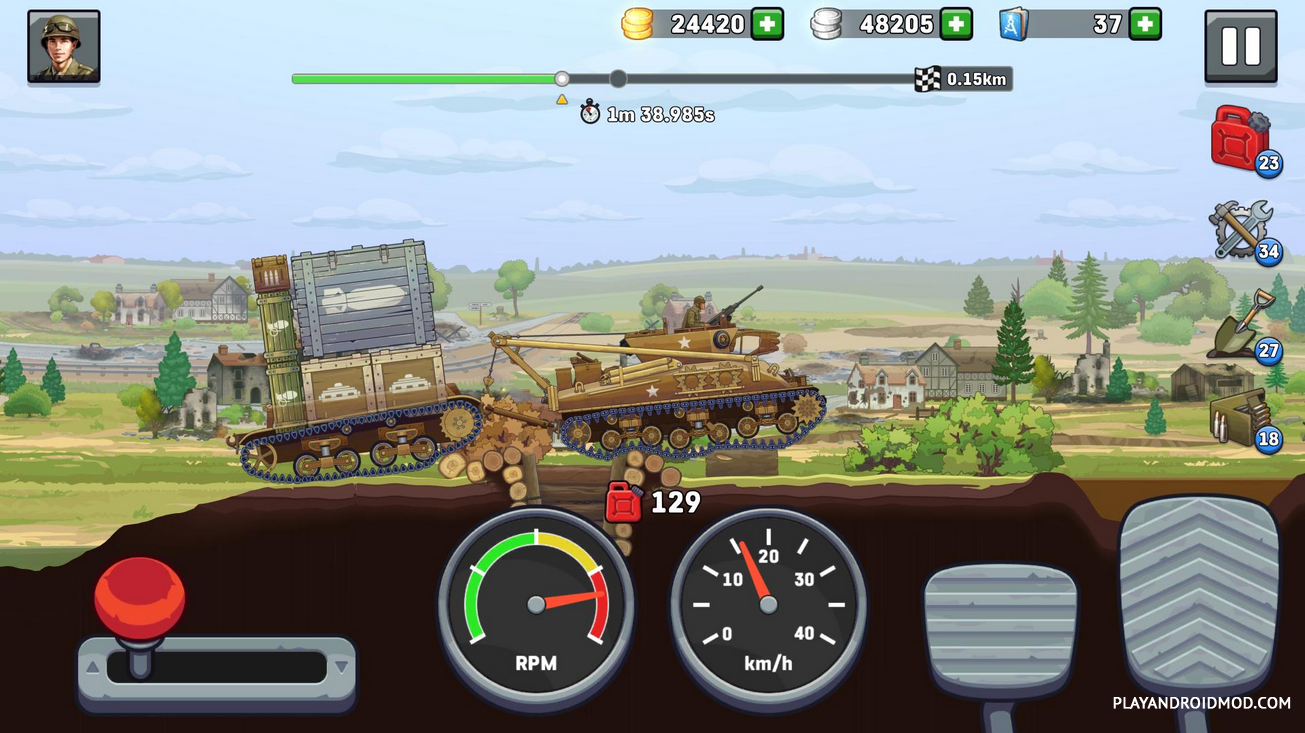Tap the smaller brake pedal
This screenshot has width=1305, height=733.
point(1000,630)
